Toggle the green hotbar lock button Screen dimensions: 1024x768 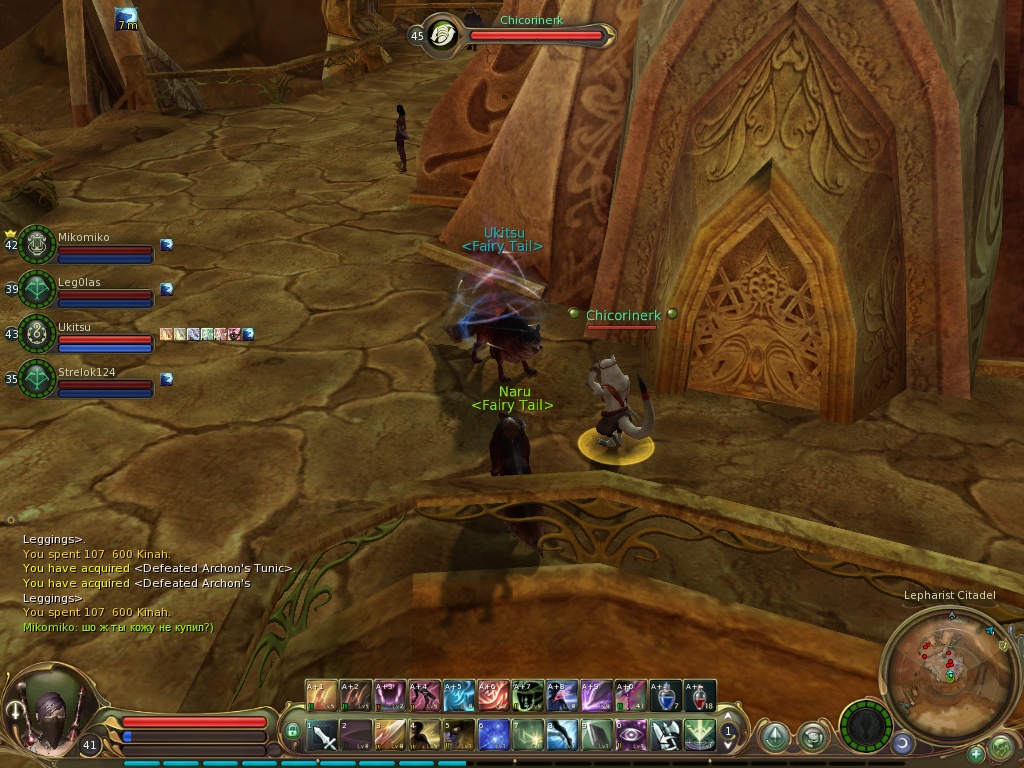click(x=293, y=732)
